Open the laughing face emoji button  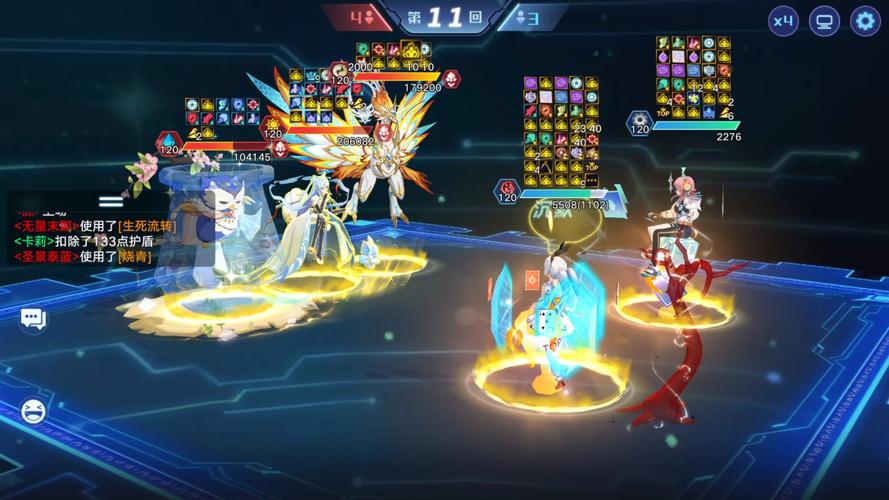coord(33,410)
